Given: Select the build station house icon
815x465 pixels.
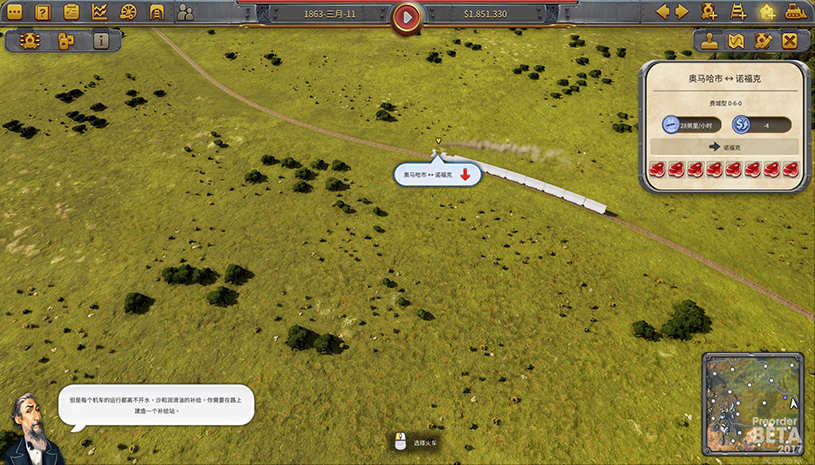Looking at the screenshot, I should click(x=767, y=12).
